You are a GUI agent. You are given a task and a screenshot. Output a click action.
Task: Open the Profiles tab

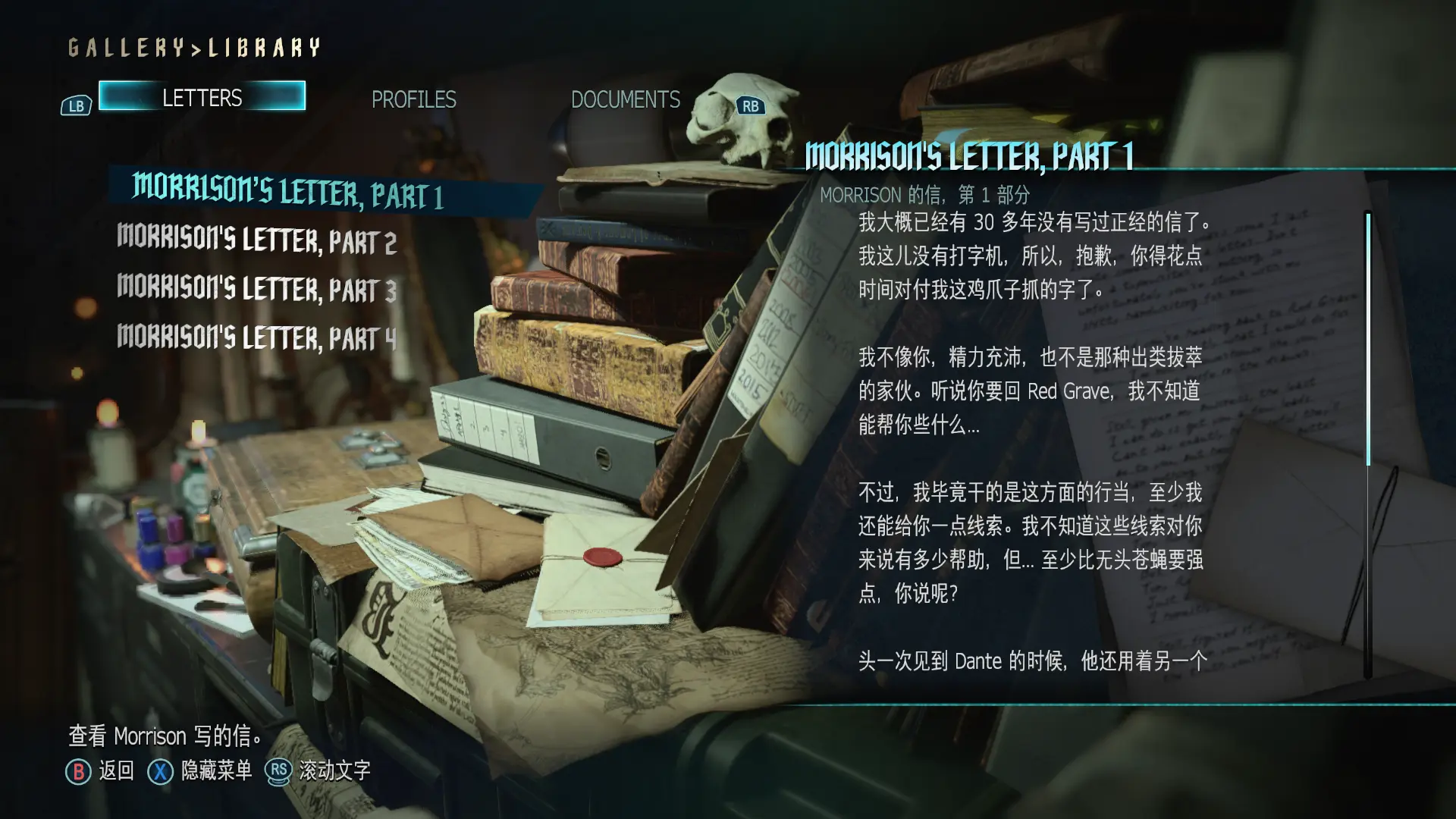413,99
